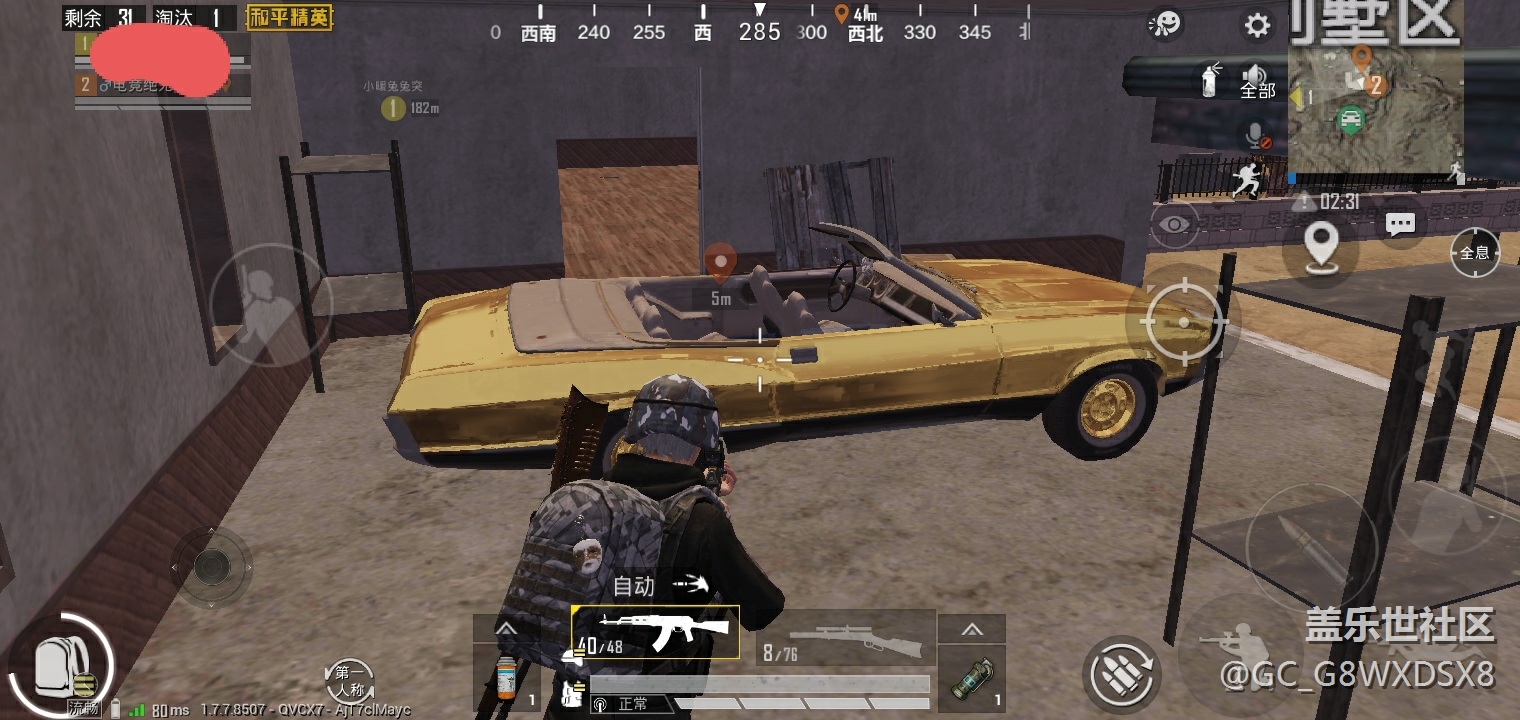Open the settings gear menu
The width and height of the screenshot is (1520, 720).
tap(1257, 25)
